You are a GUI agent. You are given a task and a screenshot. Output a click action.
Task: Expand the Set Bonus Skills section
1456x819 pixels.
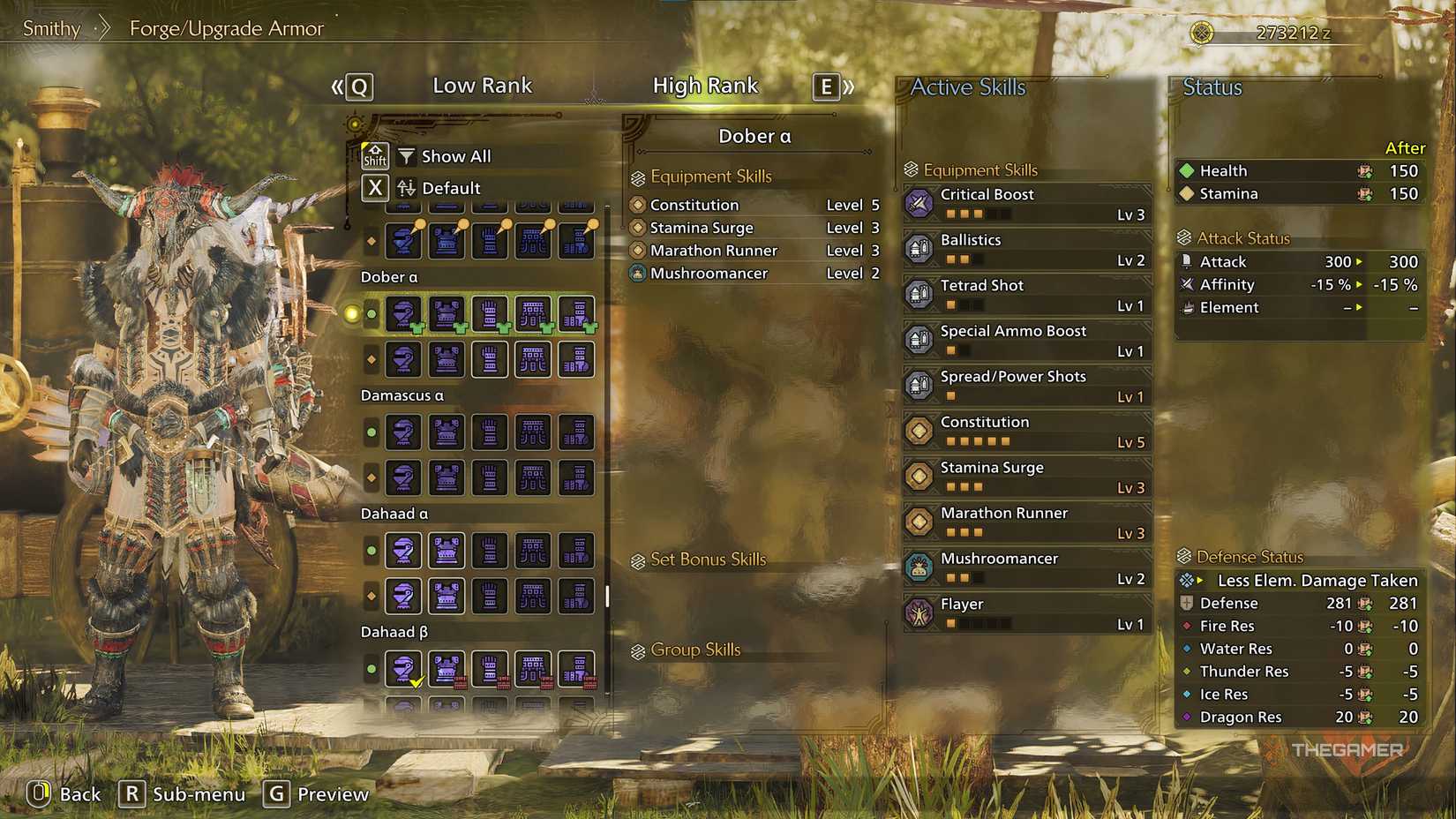(709, 559)
